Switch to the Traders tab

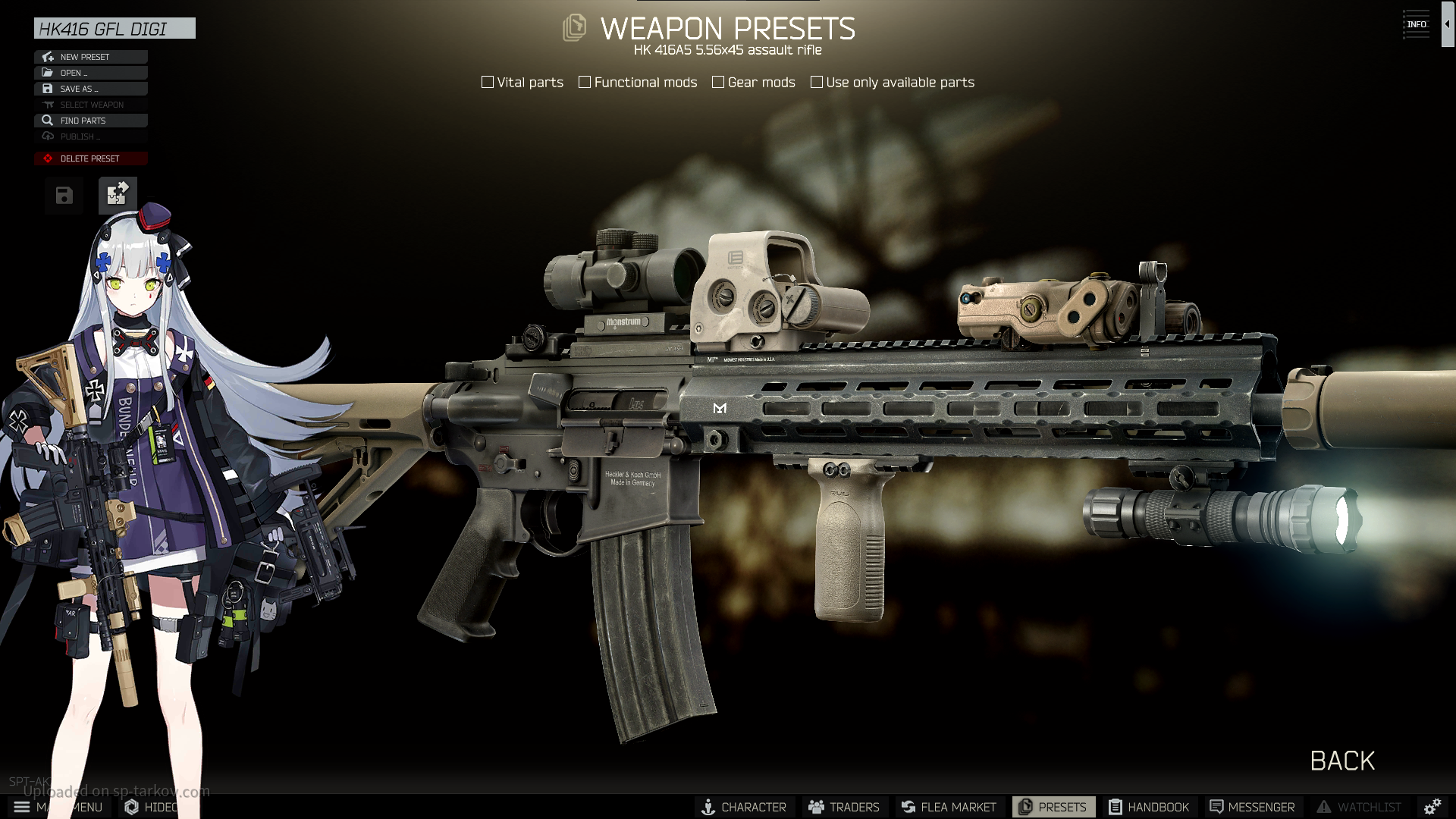click(x=844, y=807)
